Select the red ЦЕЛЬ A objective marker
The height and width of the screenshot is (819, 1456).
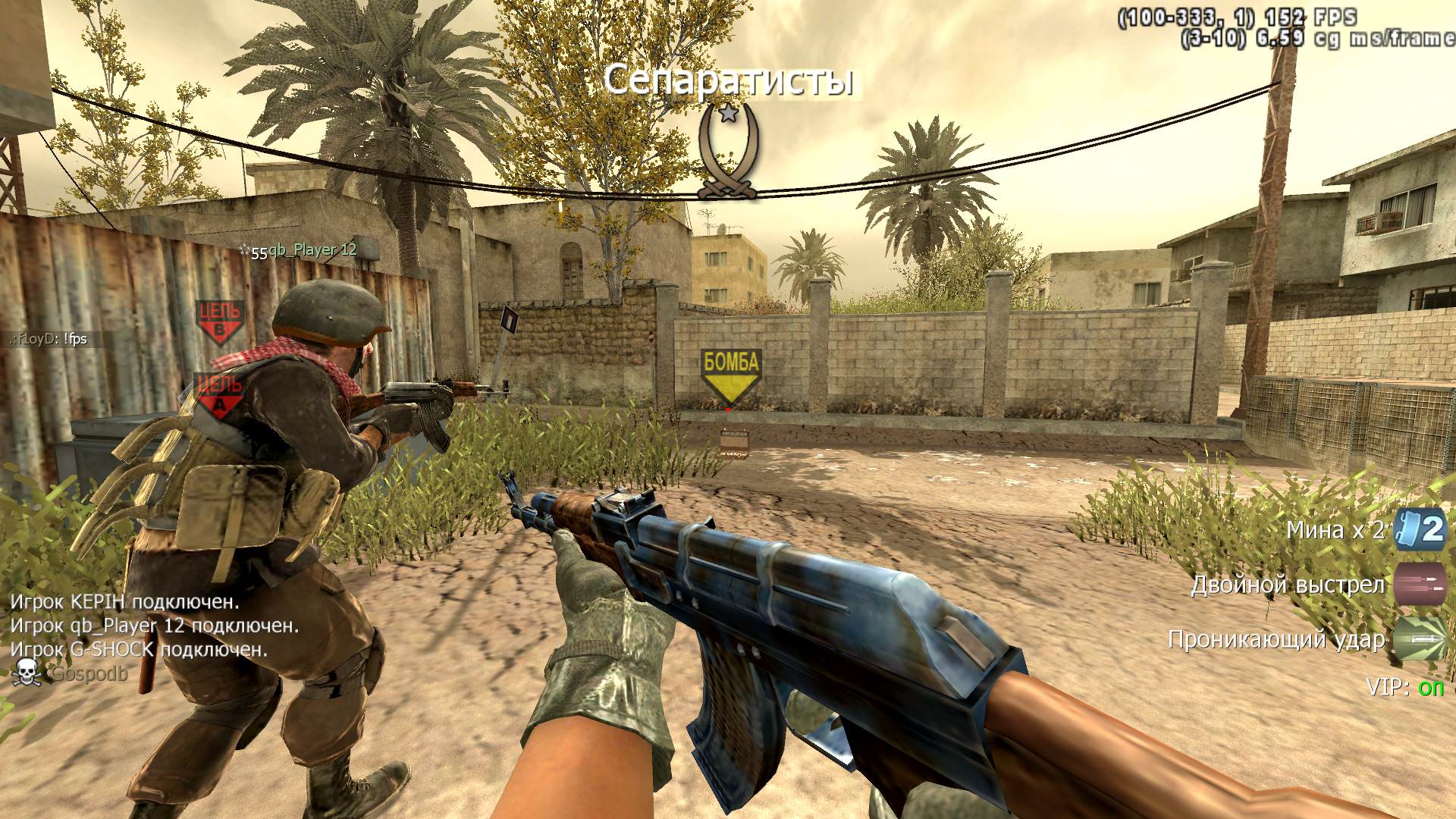point(220,394)
